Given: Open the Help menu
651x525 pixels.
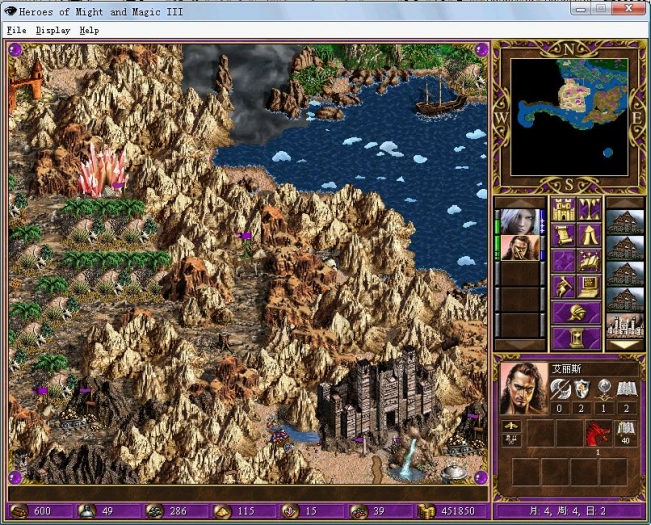Looking at the screenshot, I should point(89,30).
